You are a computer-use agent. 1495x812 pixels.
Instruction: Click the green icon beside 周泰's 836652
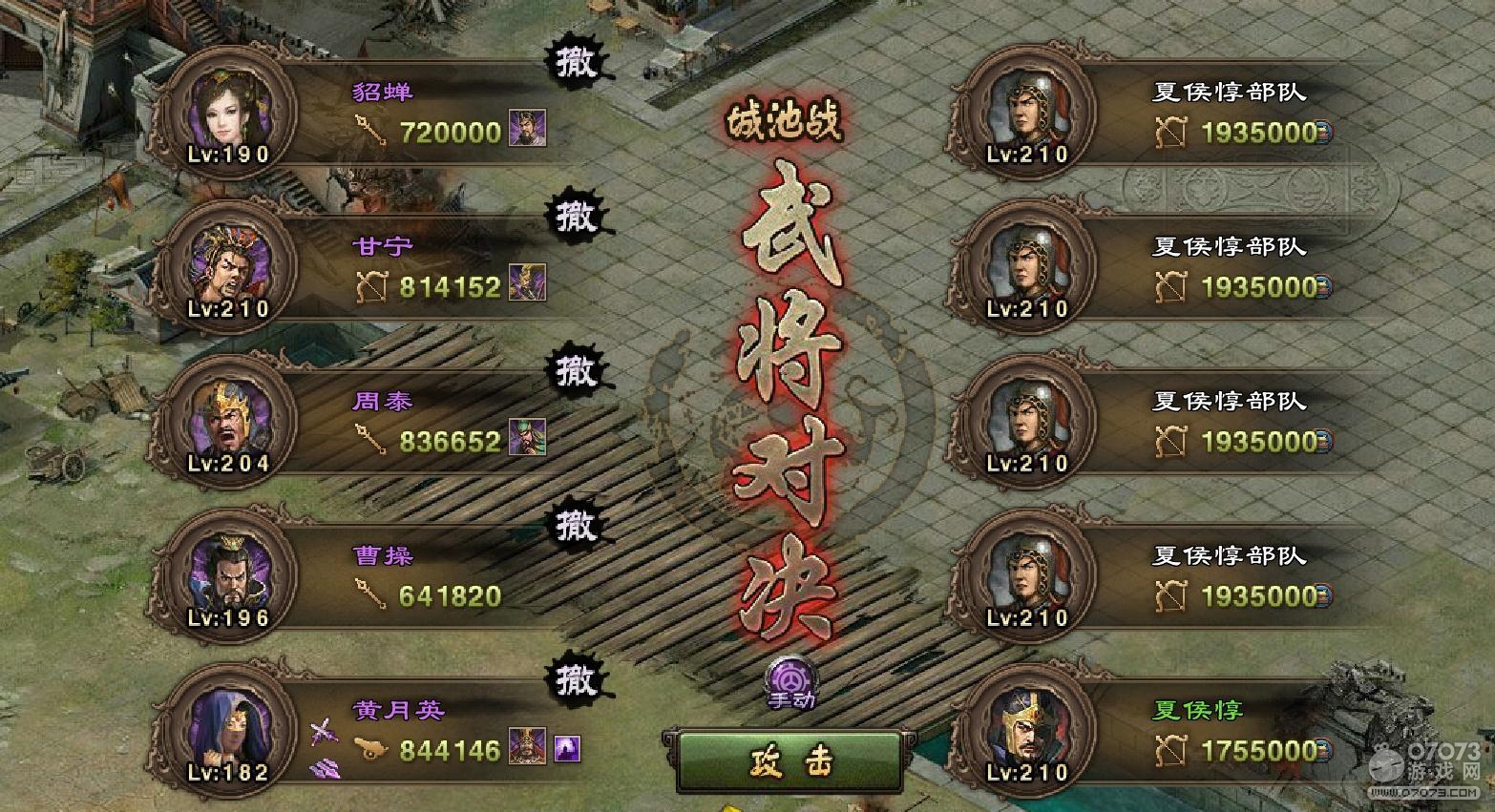coord(527,438)
